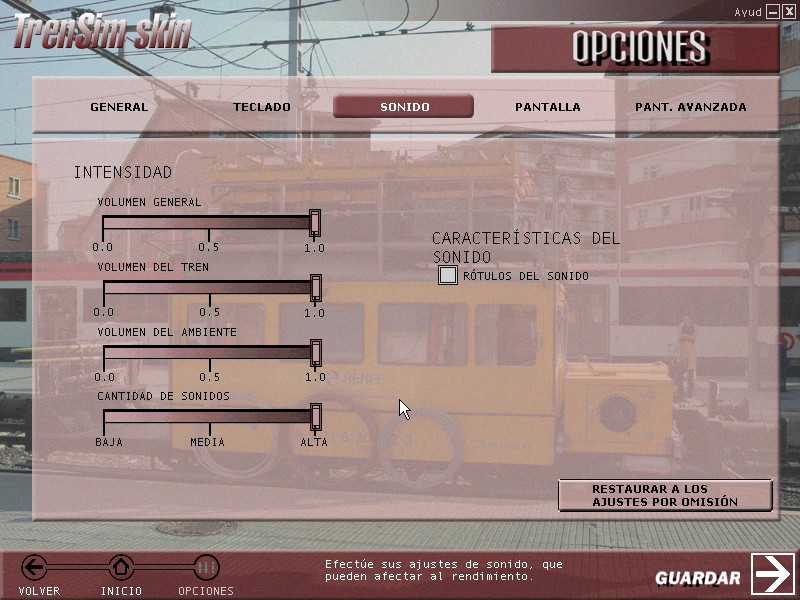This screenshot has height=600, width=800.
Task: Open the Ayud help link
Action: (748, 12)
